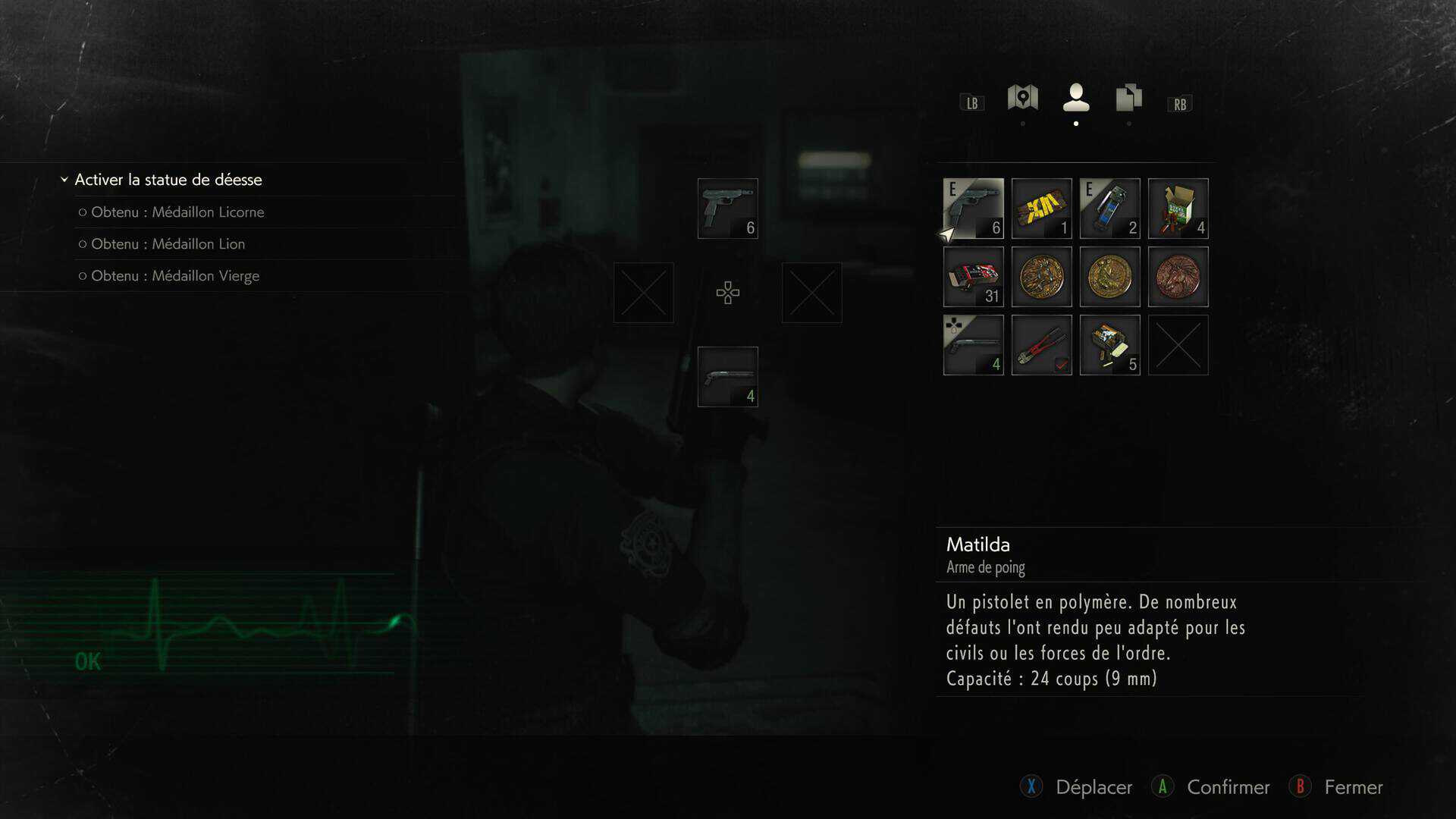Switch to the character inventory tab

tap(1075, 98)
